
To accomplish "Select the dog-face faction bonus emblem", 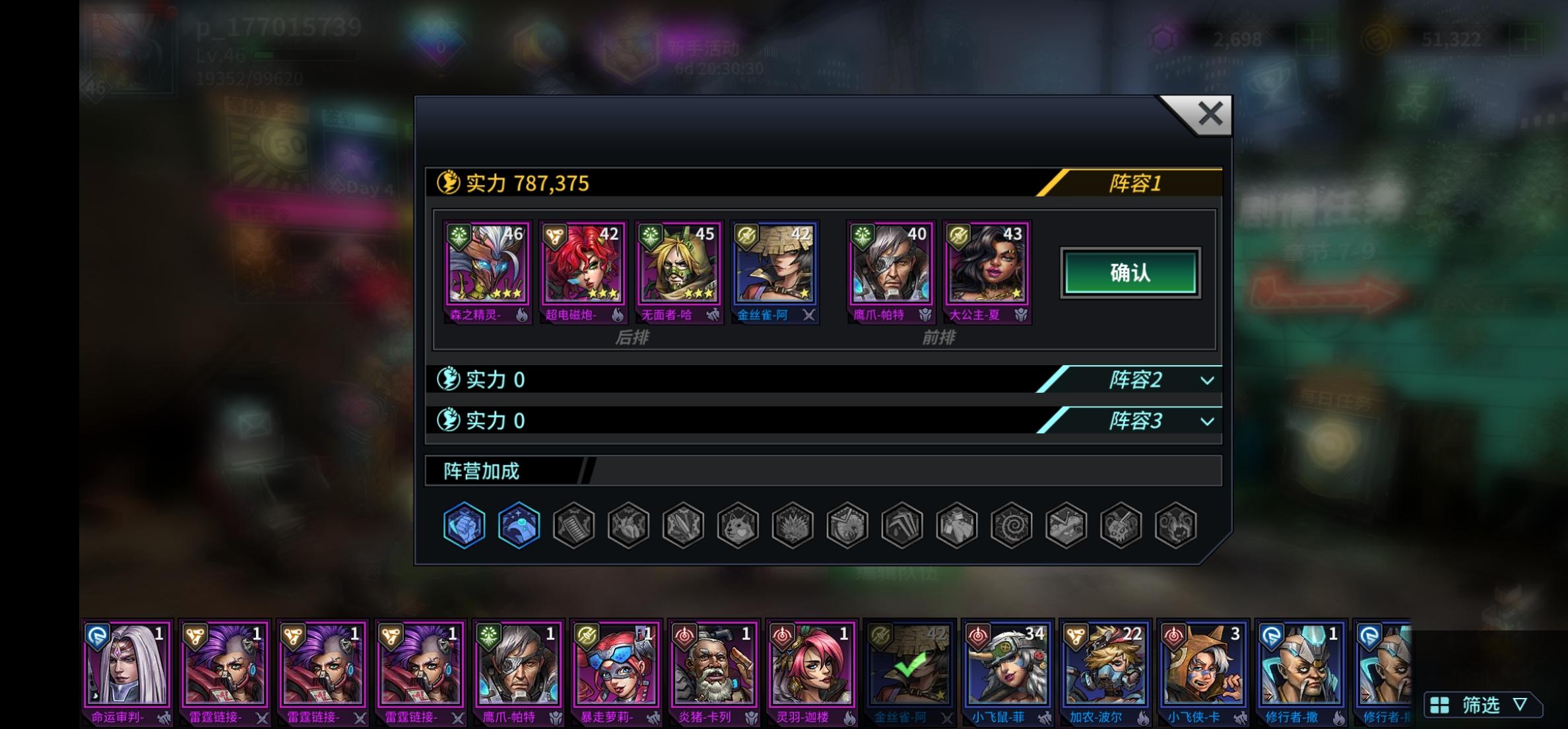I will (738, 524).
